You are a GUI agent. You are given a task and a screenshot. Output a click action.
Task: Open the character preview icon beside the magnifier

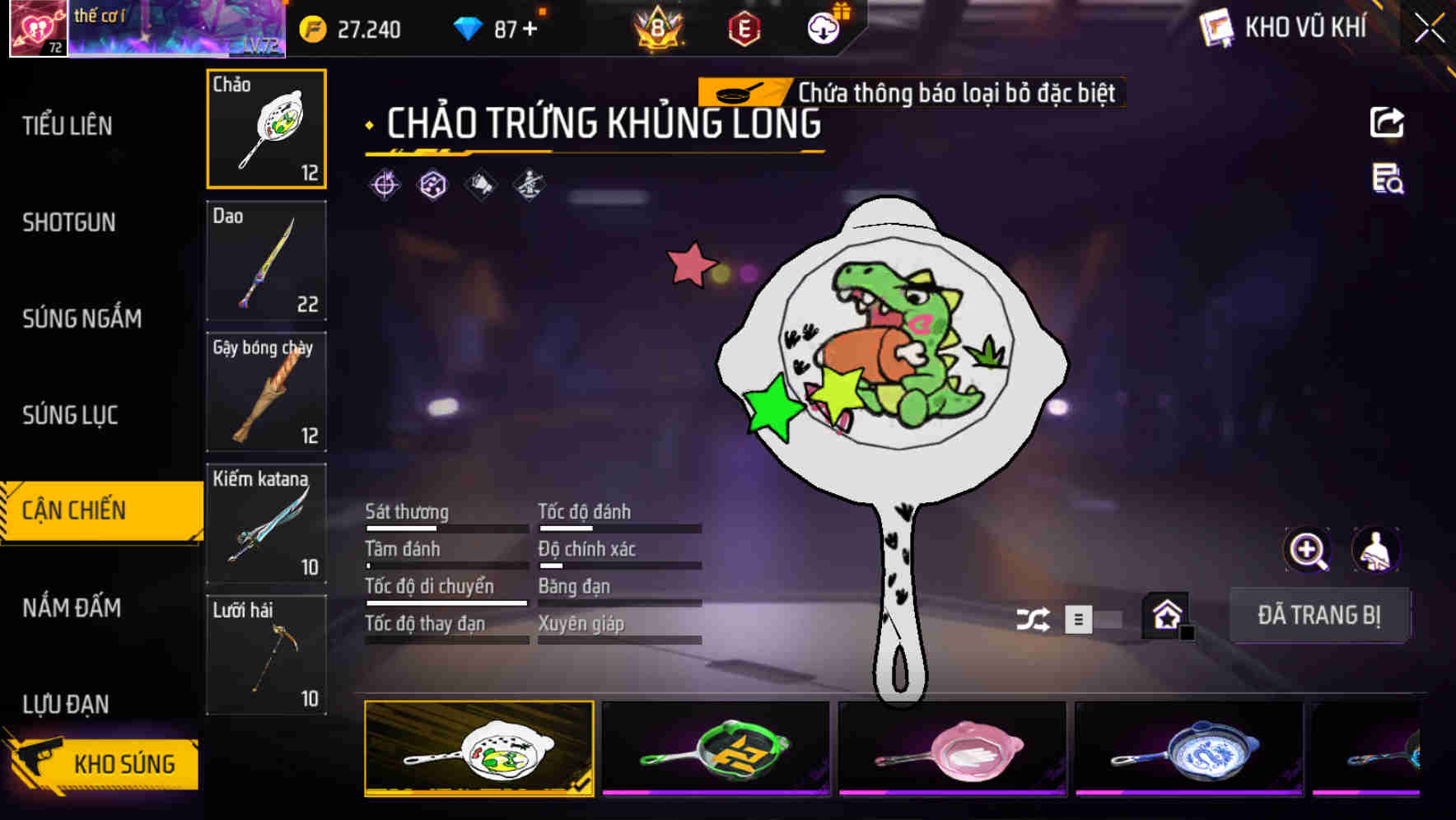point(1374,550)
